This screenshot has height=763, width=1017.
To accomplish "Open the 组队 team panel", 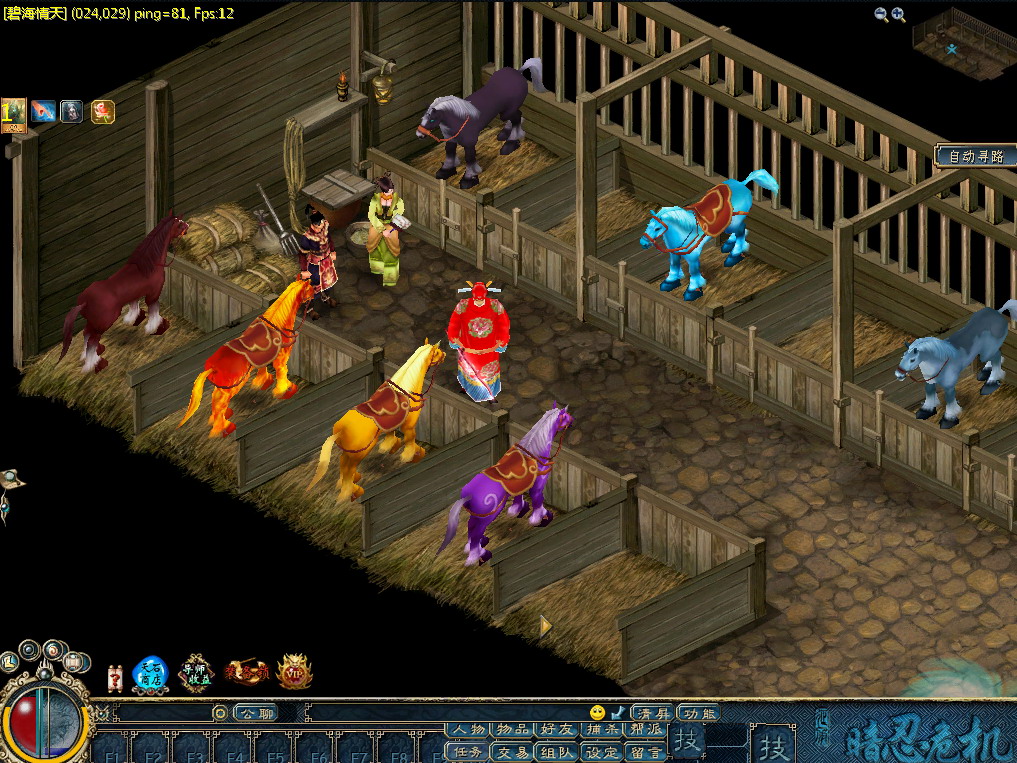I will (x=557, y=752).
